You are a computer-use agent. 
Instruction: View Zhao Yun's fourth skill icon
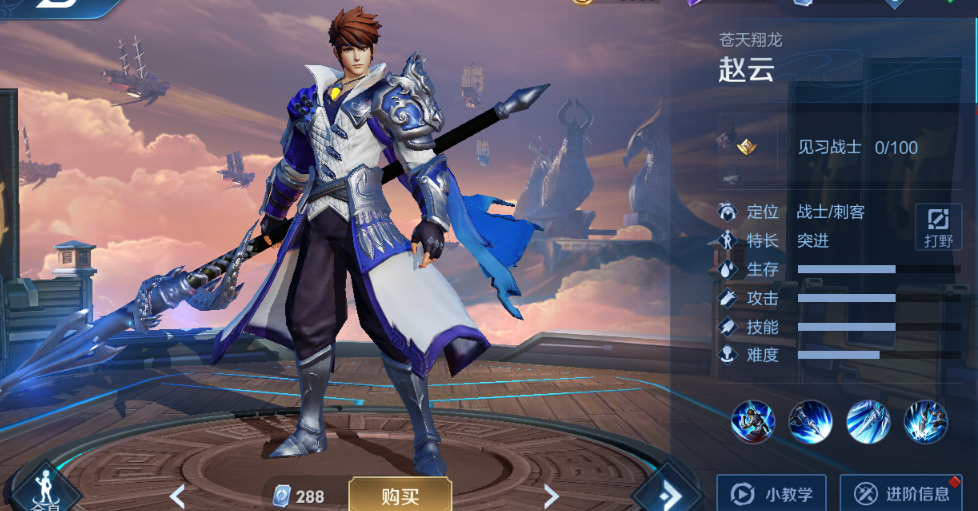(x=926, y=421)
